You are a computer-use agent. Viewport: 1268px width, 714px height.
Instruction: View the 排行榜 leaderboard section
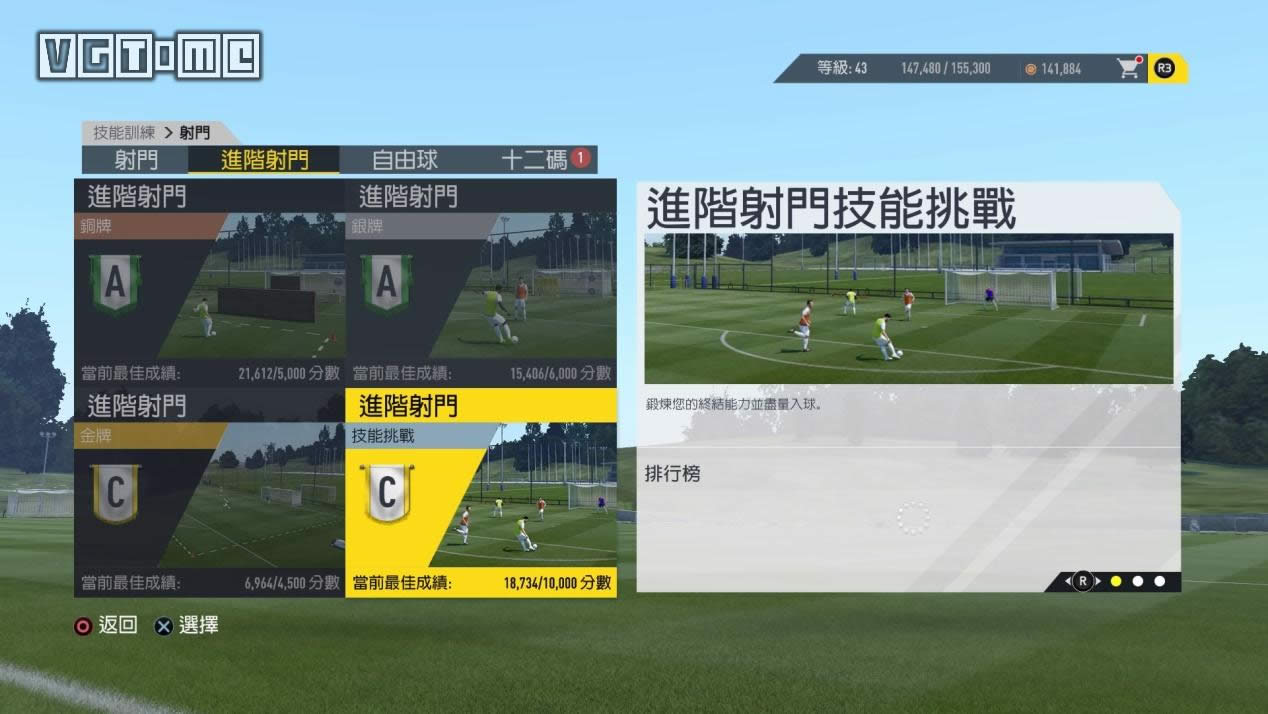pyautogui.click(x=673, y=474)
